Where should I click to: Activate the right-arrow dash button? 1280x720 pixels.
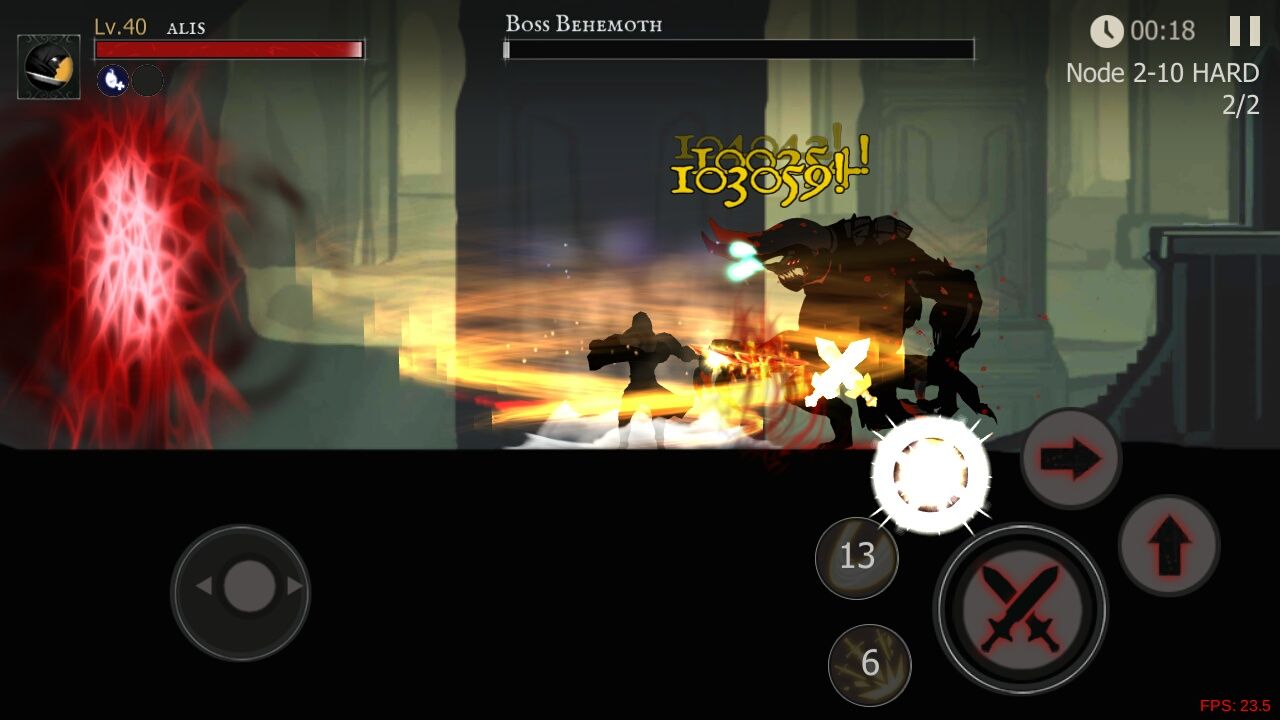point(1071,459)
